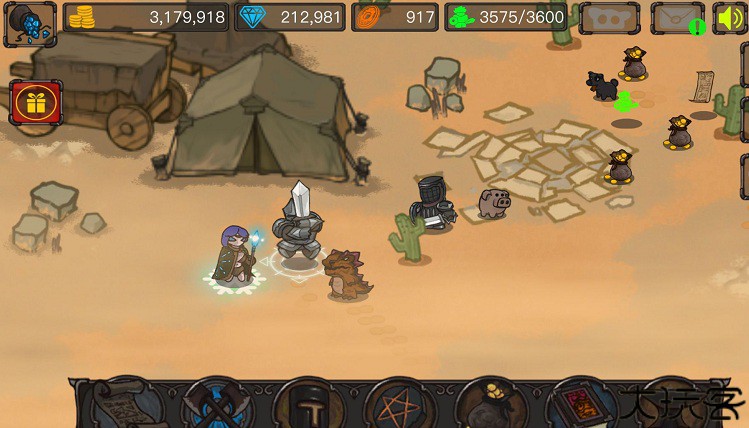749x428 pixels.
Task: Toggle the green sound speaker button
Action: [x=730, y=18]
